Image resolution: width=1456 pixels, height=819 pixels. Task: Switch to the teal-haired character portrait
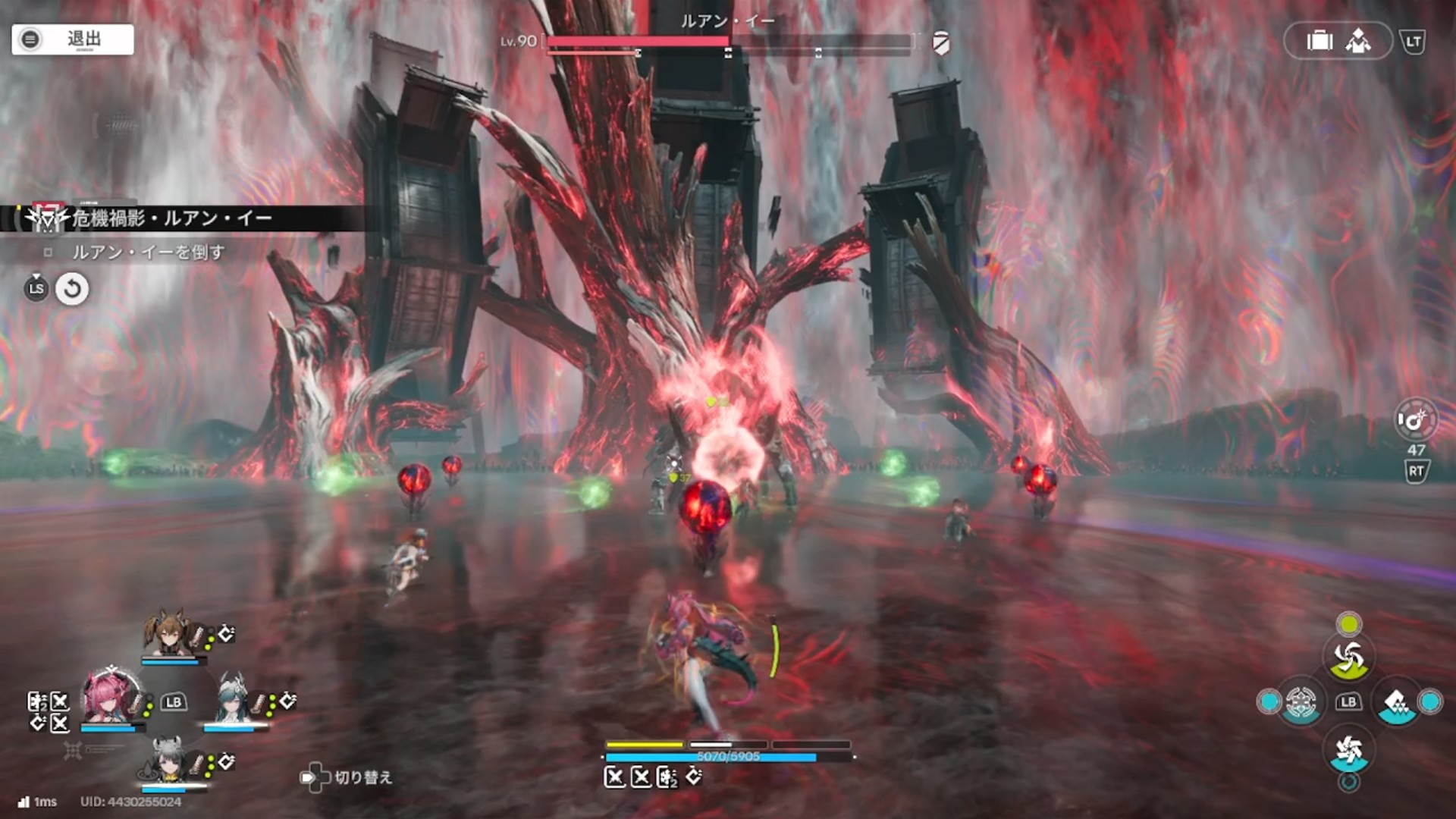click(231, 698)
